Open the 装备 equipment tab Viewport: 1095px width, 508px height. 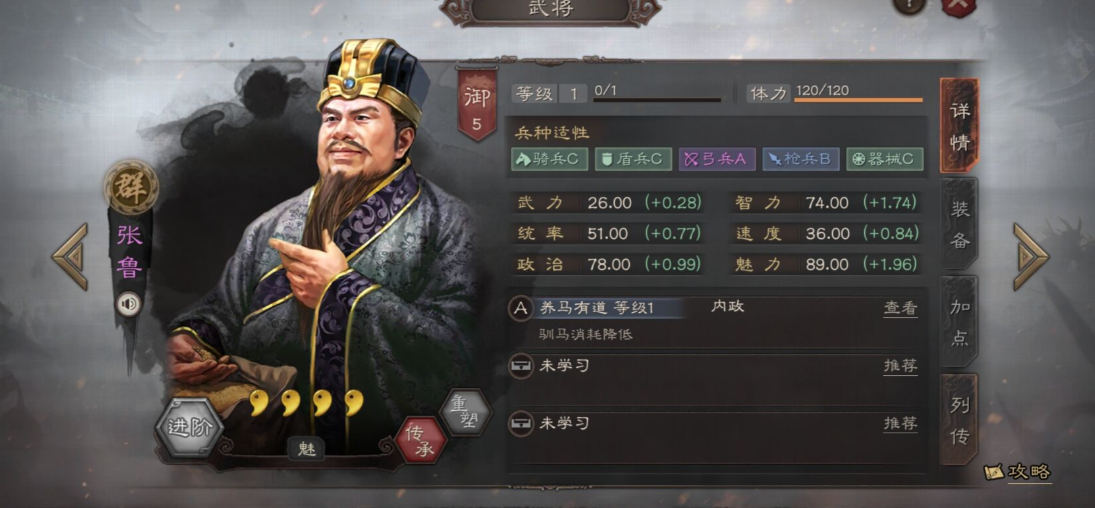pos(960,224)
